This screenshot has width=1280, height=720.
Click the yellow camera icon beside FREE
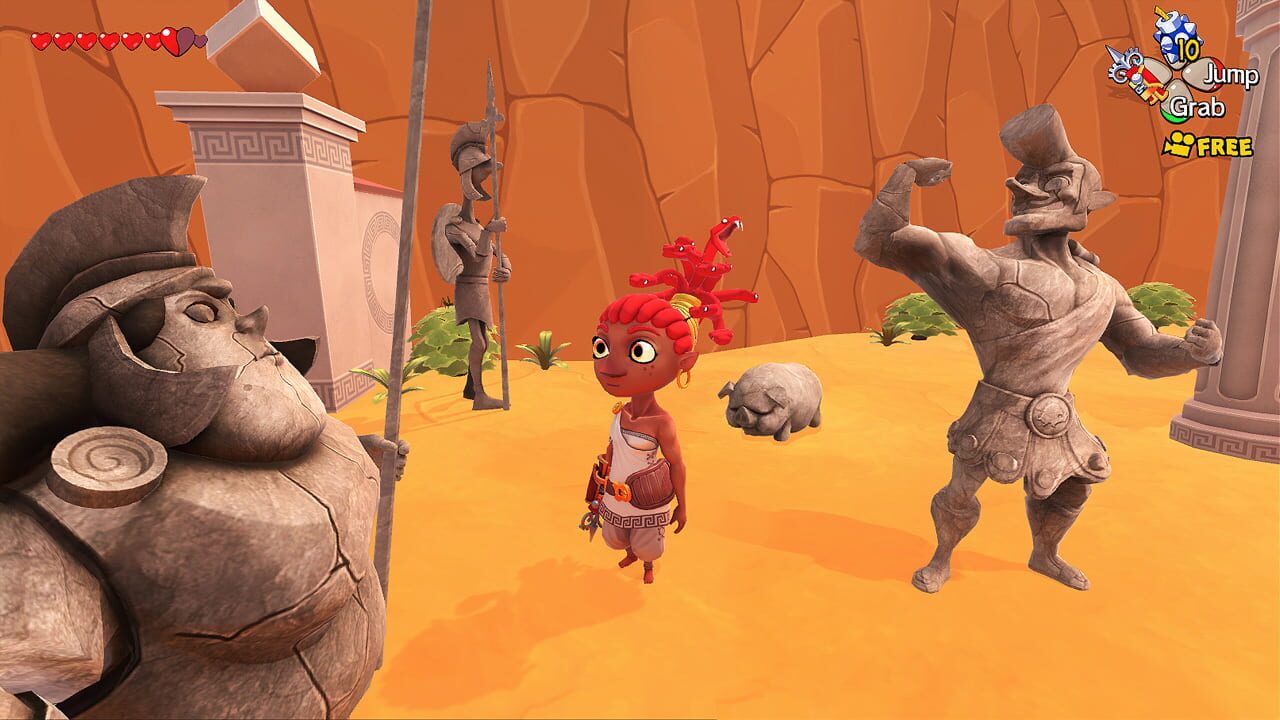pos(1178,143)
